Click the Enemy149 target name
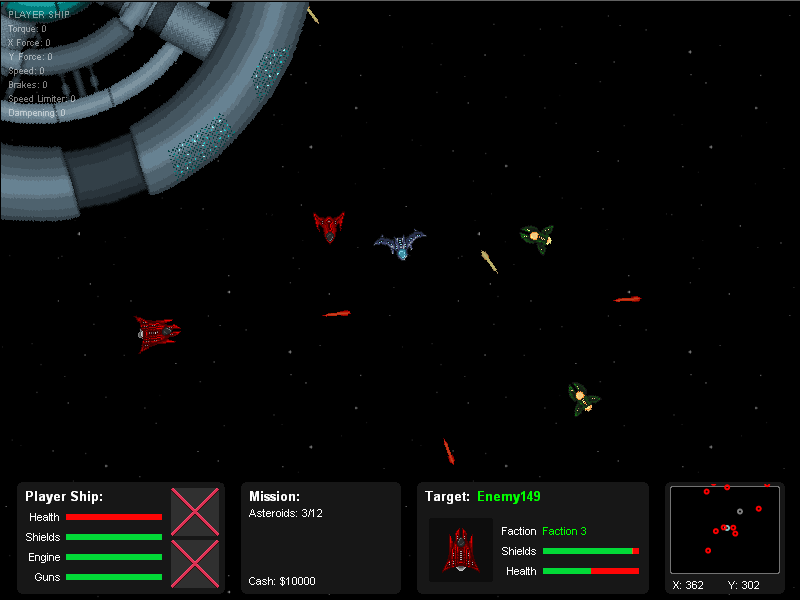This screenshot has width=800, height=600. tap(509, 497)
